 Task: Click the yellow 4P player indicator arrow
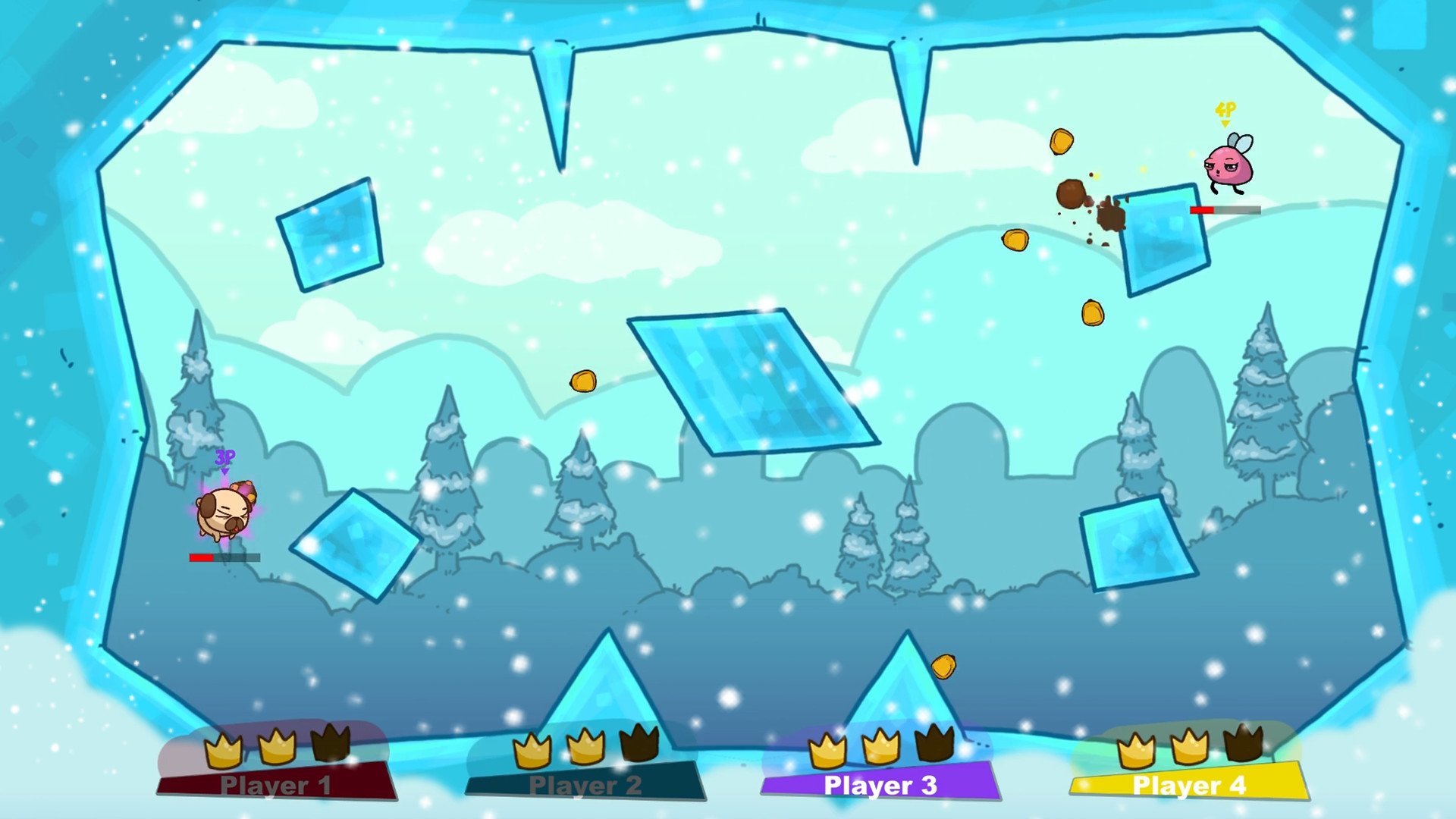point(1225,112)
